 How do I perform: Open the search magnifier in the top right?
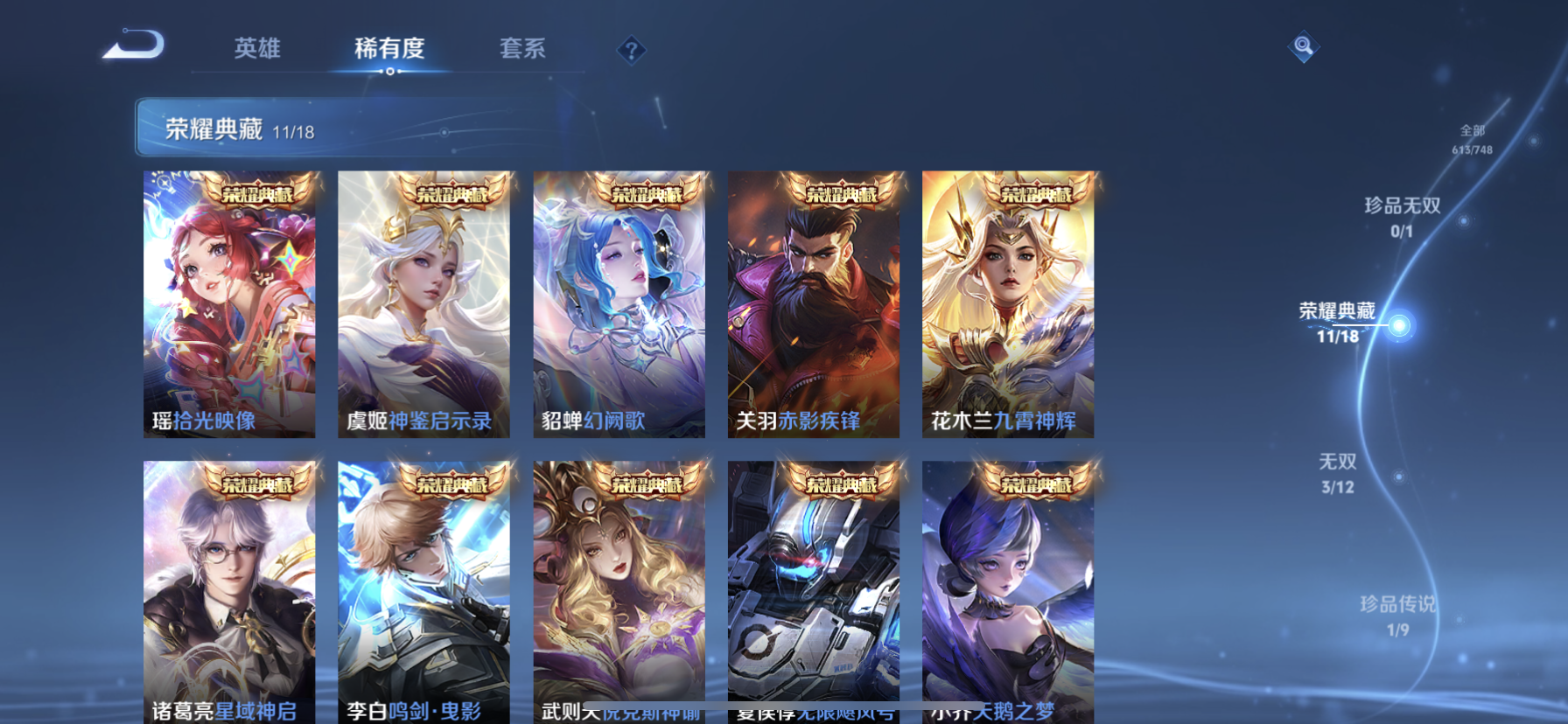click(1303, 47)
